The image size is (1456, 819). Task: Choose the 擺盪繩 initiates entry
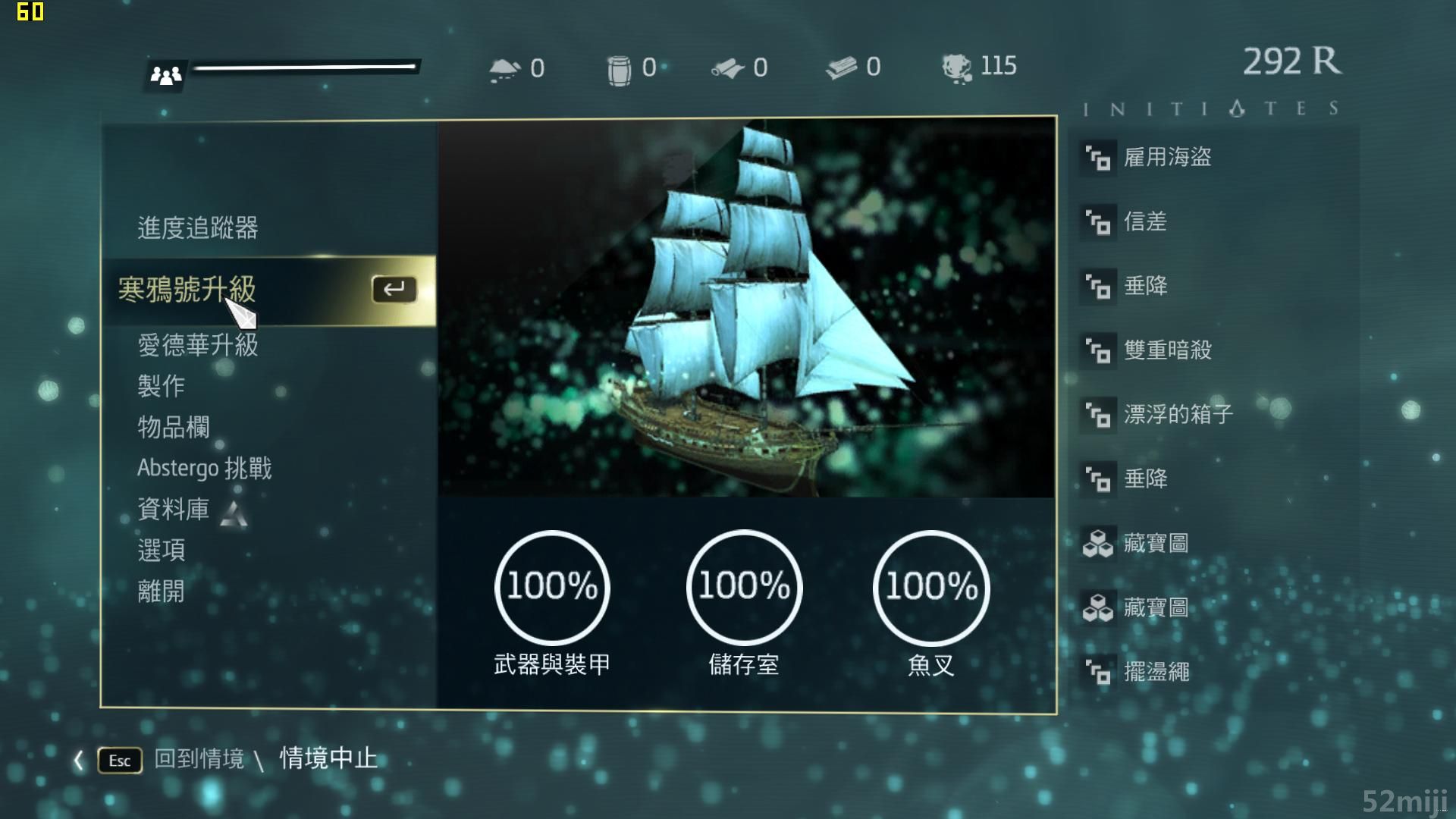[x=1156, y=671]
